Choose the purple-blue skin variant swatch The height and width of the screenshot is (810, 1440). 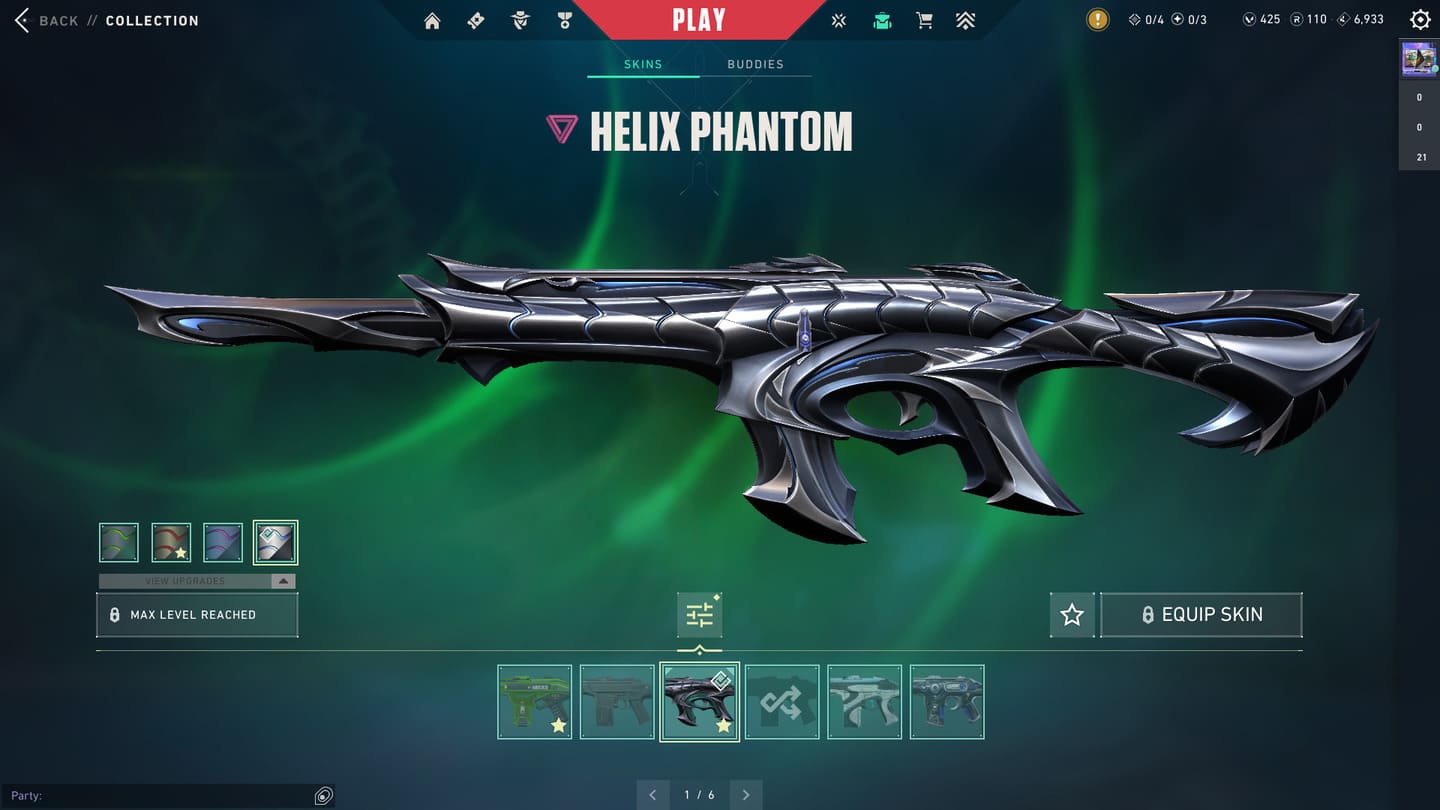[x=223, y=543]
